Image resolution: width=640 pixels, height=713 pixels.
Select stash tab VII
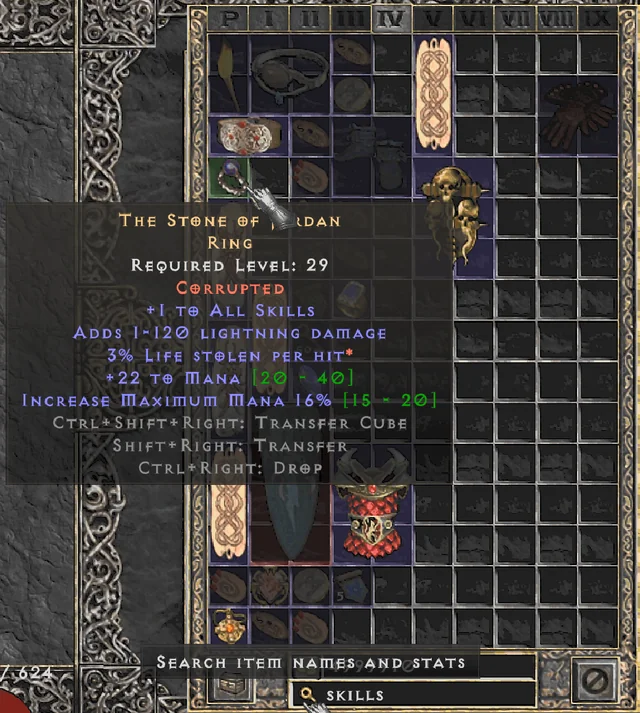[x=516, y=18]
